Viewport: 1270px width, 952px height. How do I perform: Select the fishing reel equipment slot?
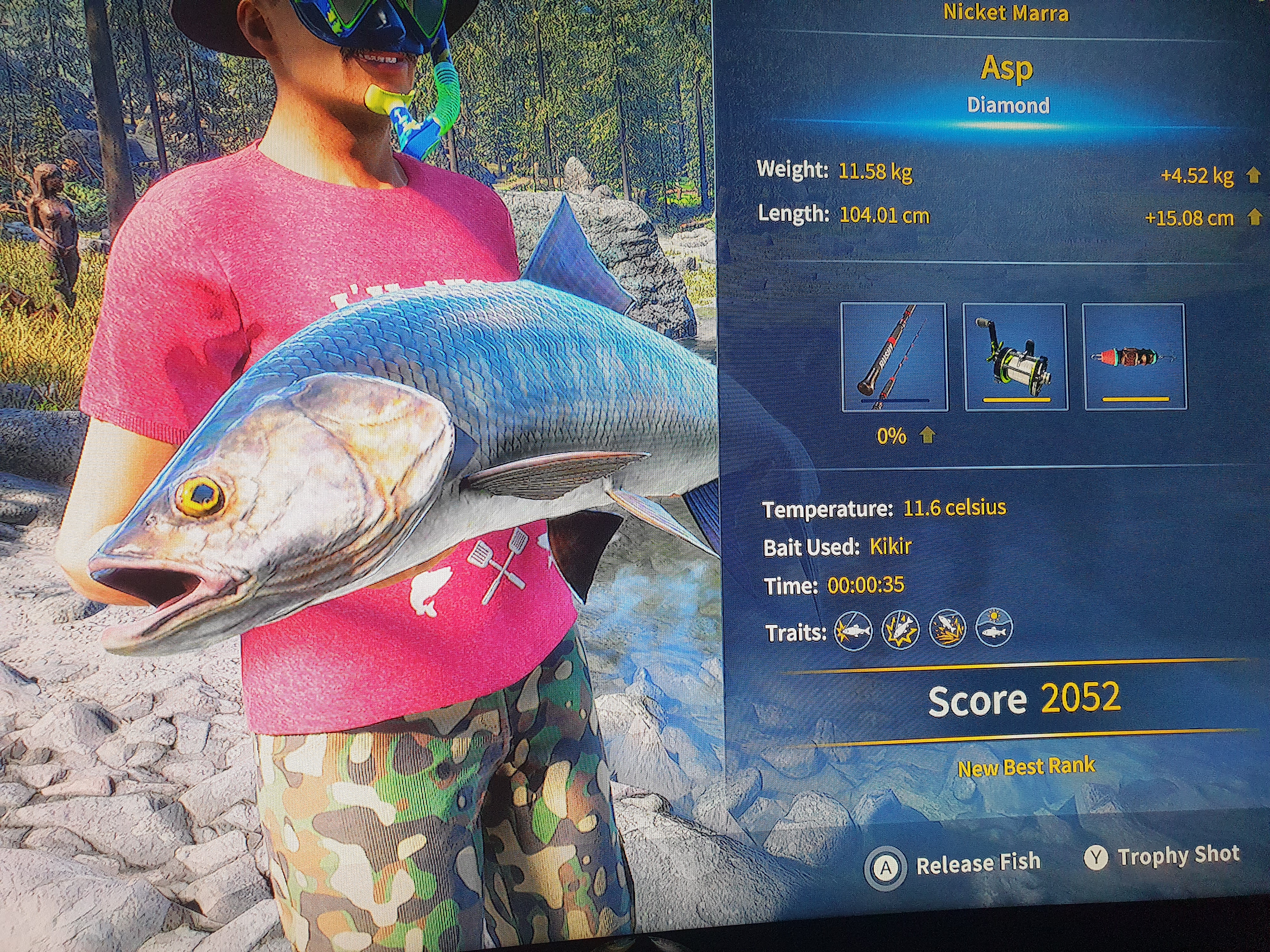pyautogui.click(x=1015, y=357)
